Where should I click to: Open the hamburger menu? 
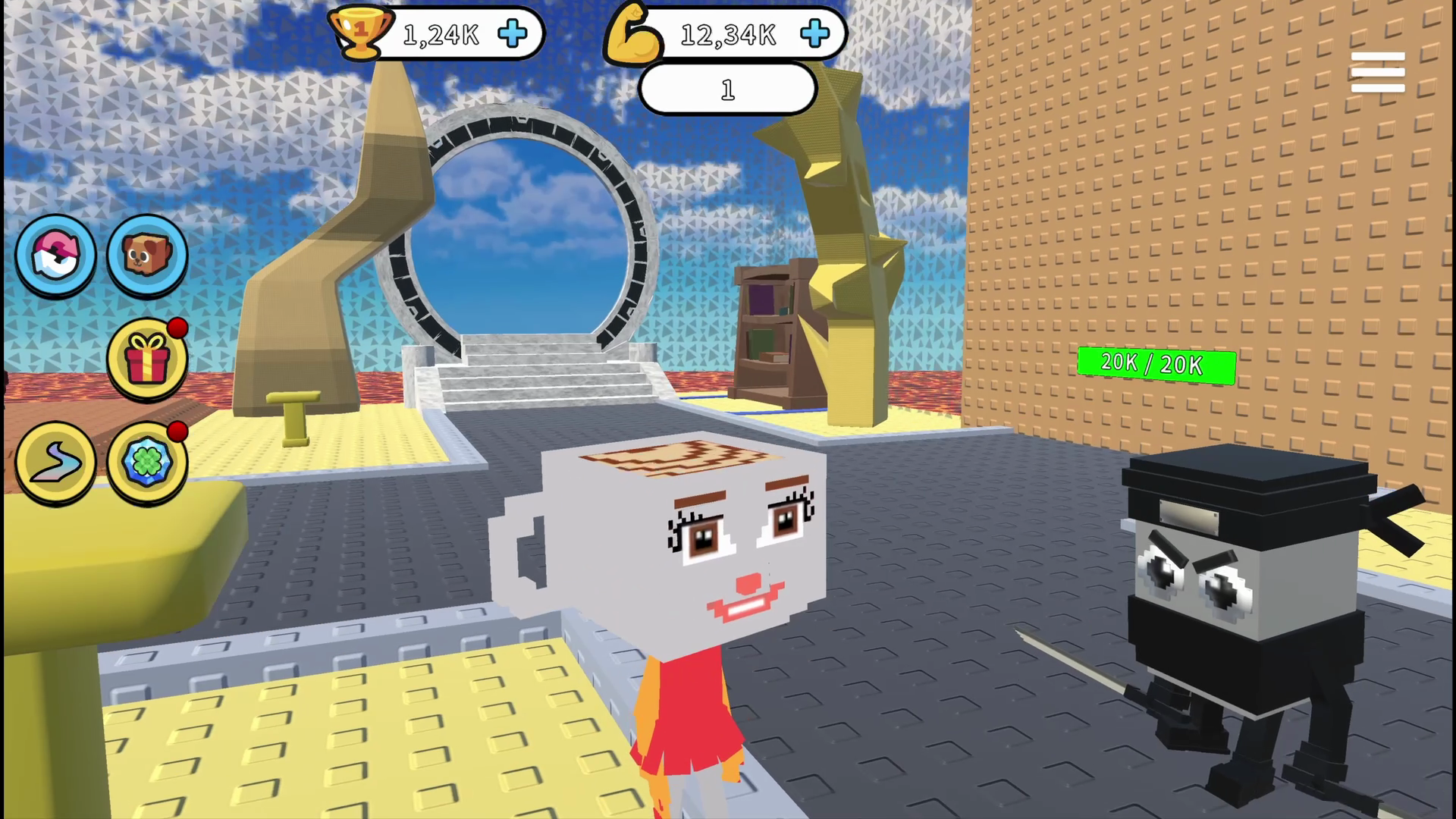(1377, 72)
